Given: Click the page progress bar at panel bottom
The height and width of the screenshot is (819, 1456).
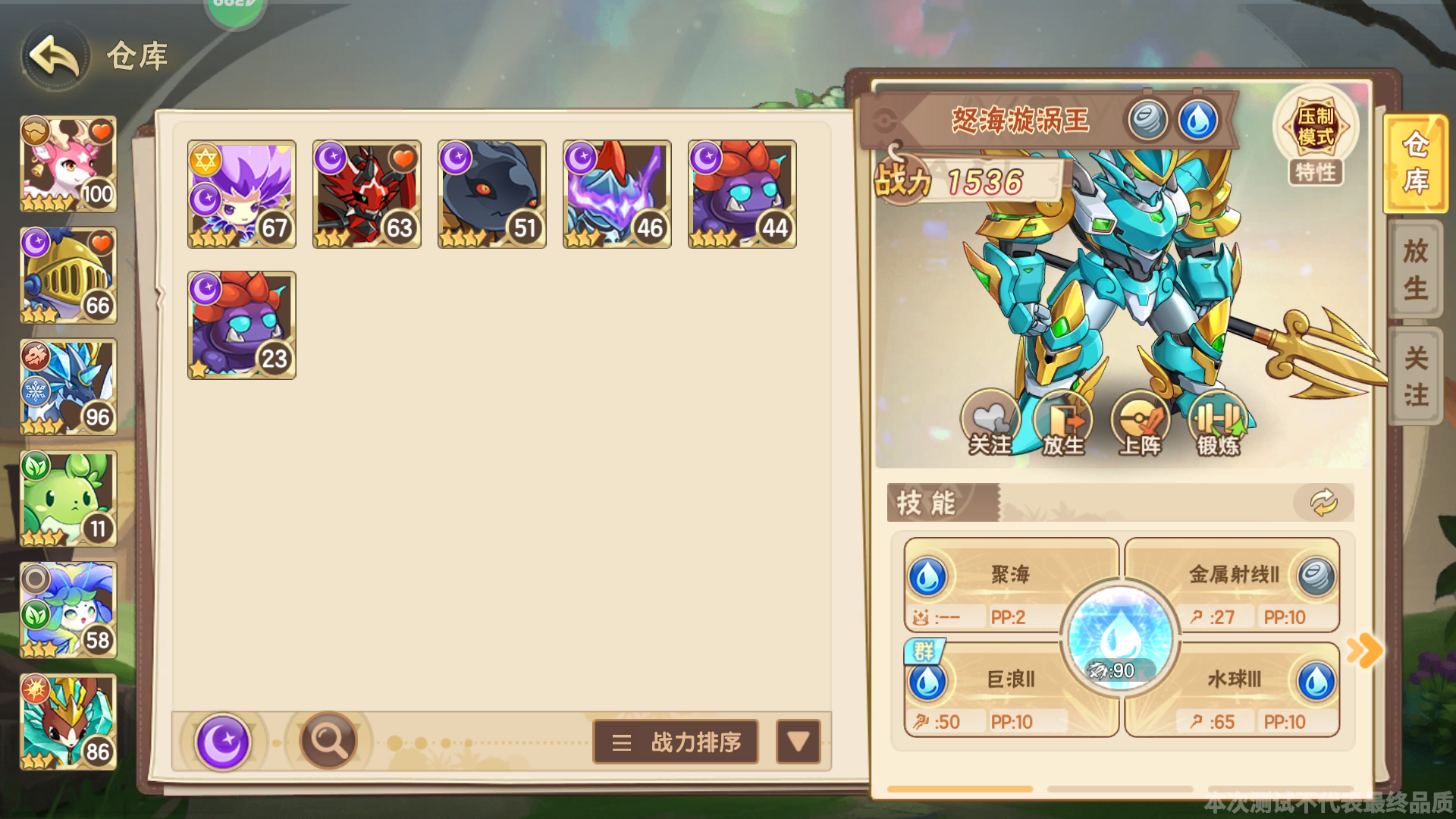Looking at the screenshot, I should (960, 789).
